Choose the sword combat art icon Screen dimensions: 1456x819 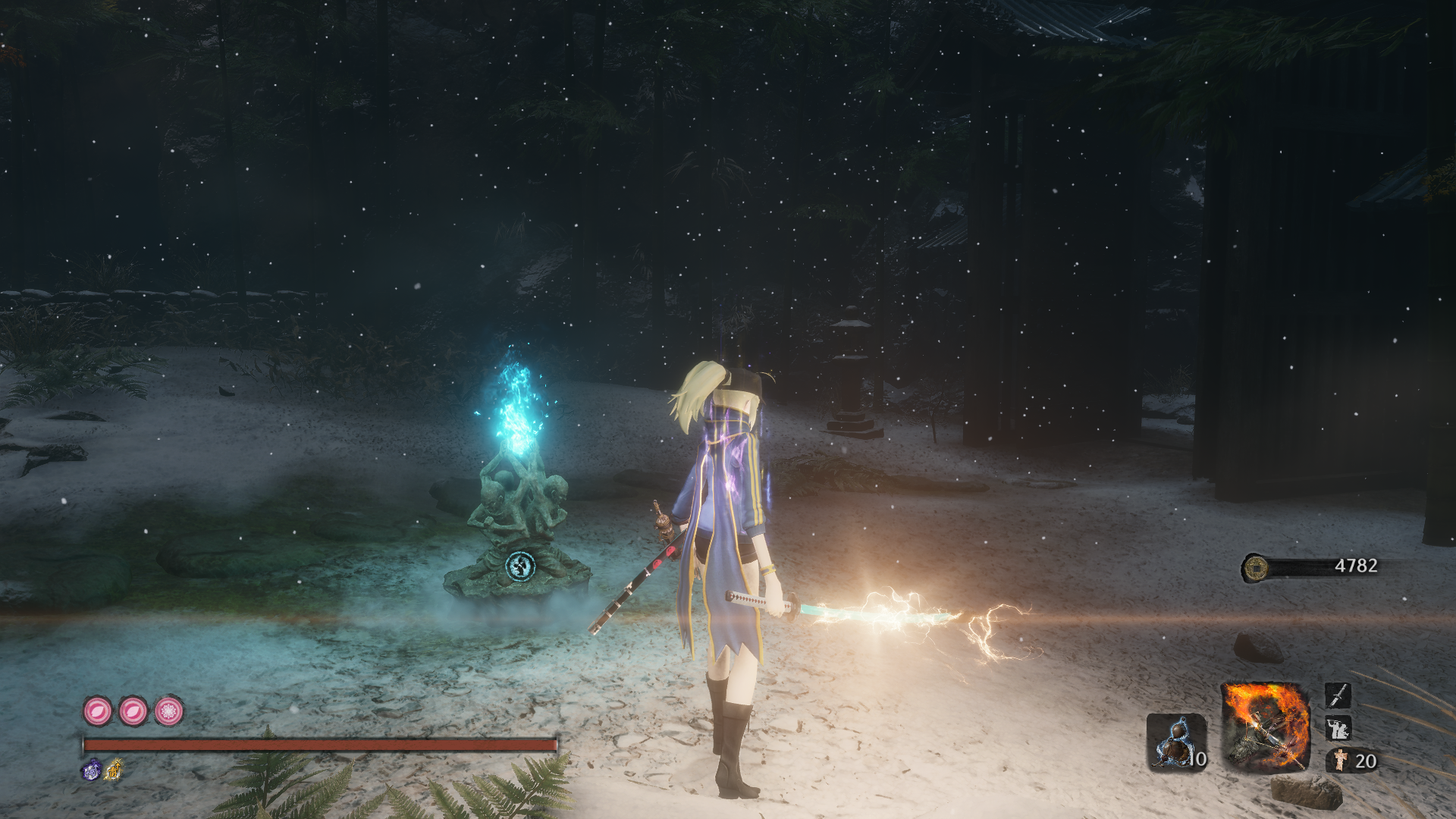tap(1338, 695)
